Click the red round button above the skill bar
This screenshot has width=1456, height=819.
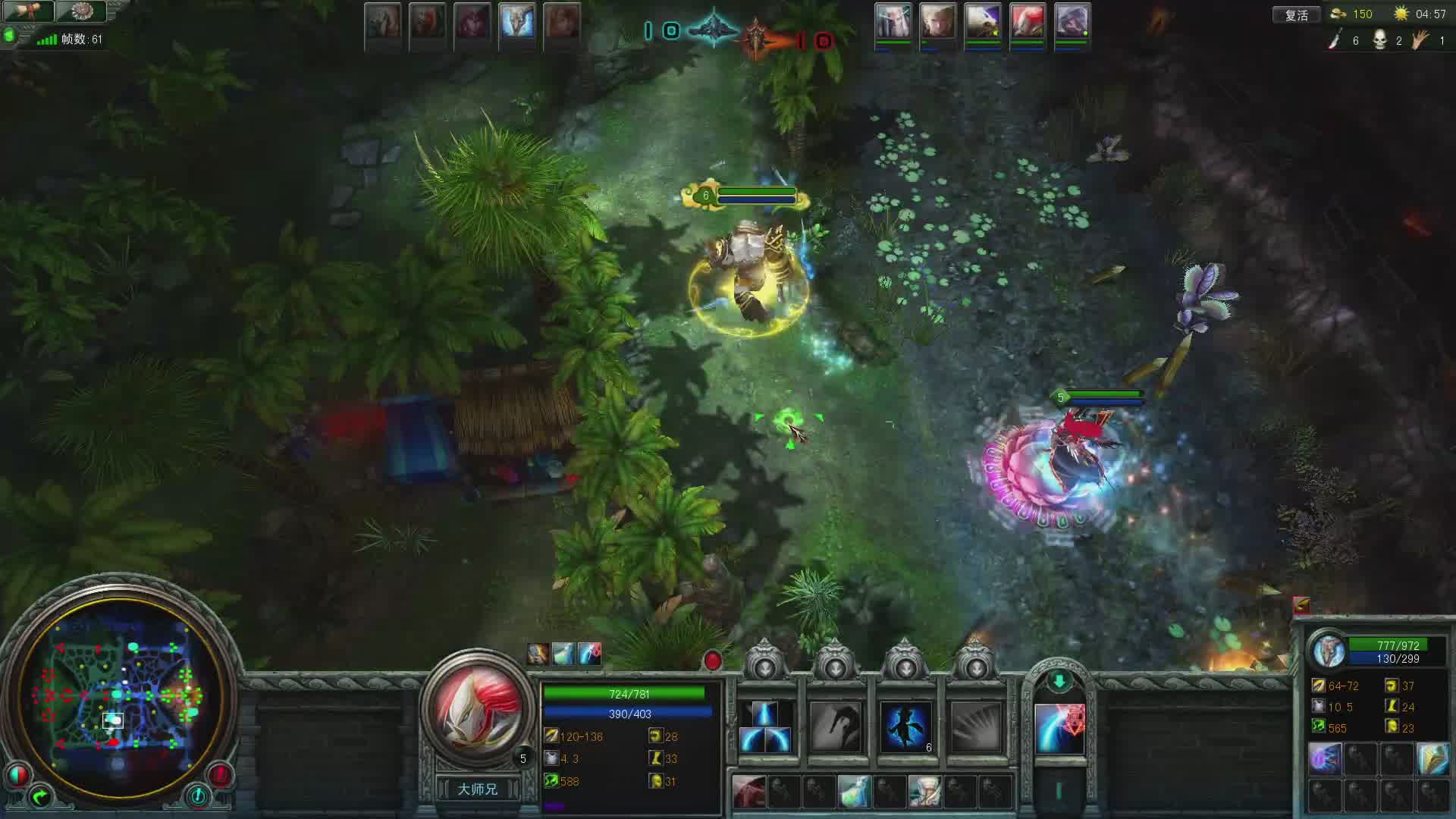[712, 661]
